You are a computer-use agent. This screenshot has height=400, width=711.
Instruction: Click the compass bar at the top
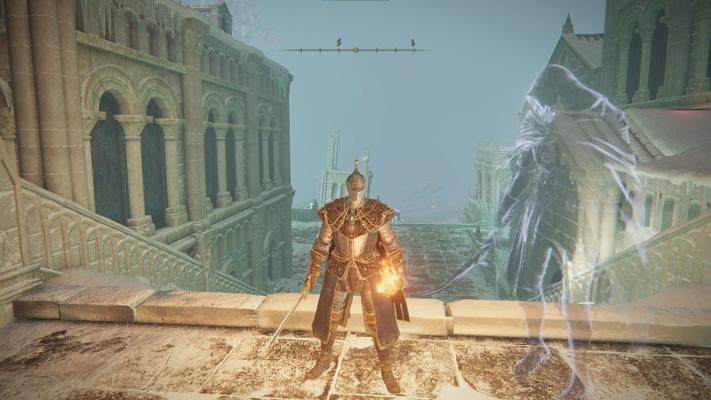coord(355,48)
